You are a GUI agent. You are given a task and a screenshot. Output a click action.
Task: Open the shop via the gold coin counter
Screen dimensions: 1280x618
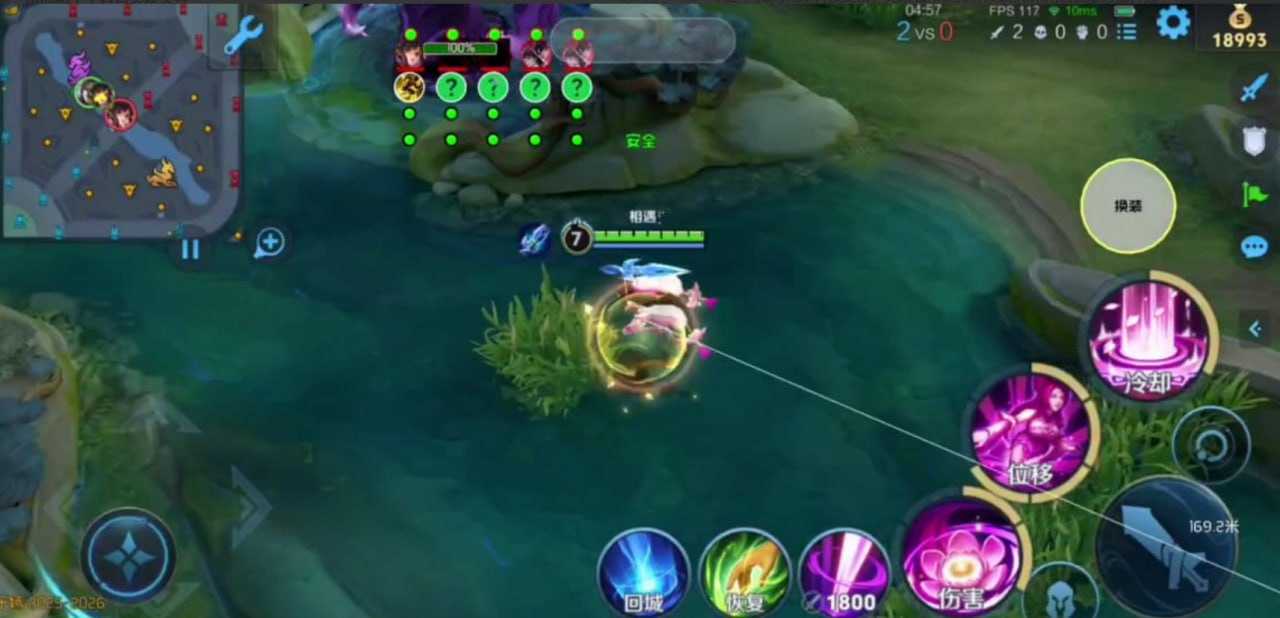pos(1239,27)
